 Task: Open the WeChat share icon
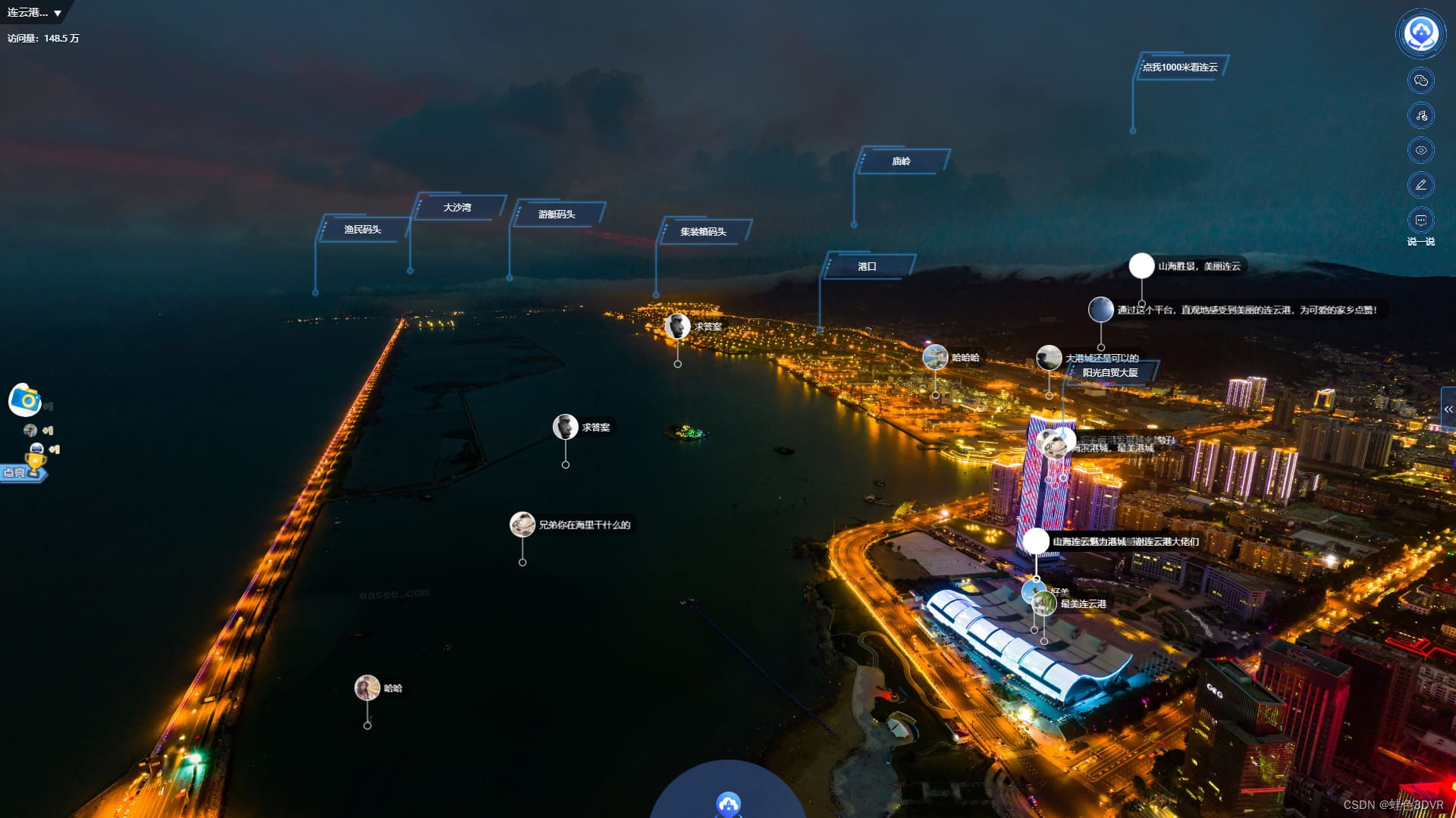(1420, 80)
